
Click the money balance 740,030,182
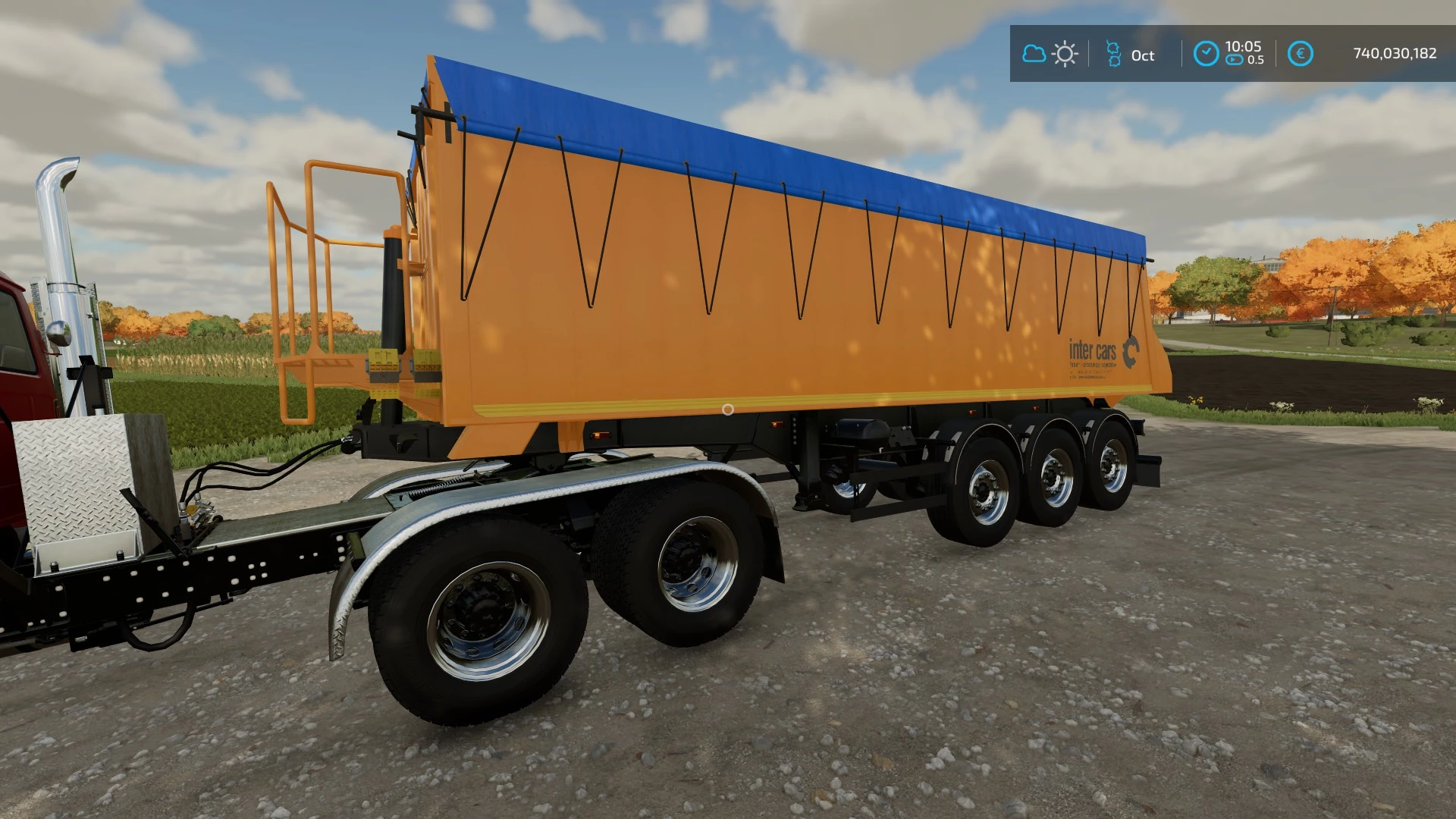1395,53
